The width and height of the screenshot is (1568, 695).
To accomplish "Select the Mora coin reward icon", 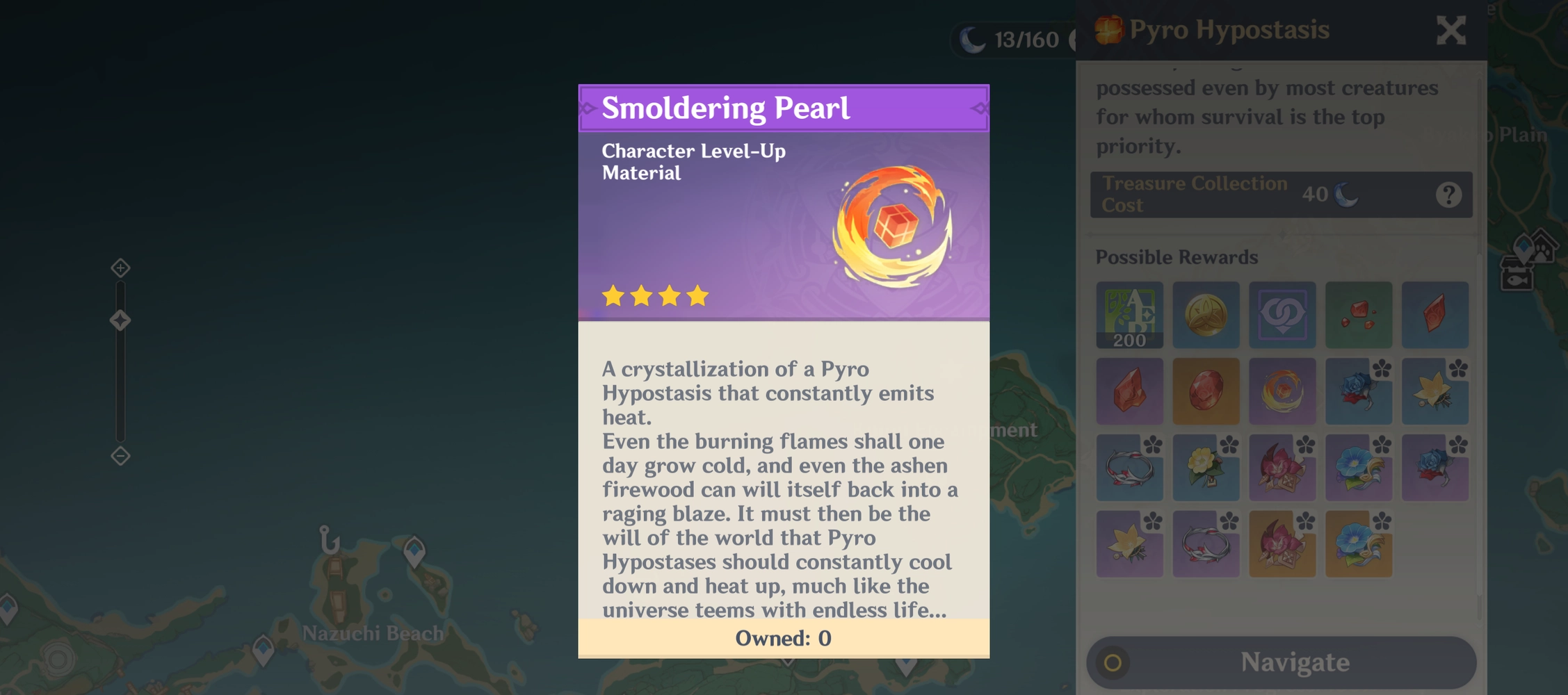I will (x=1206, y=315).
